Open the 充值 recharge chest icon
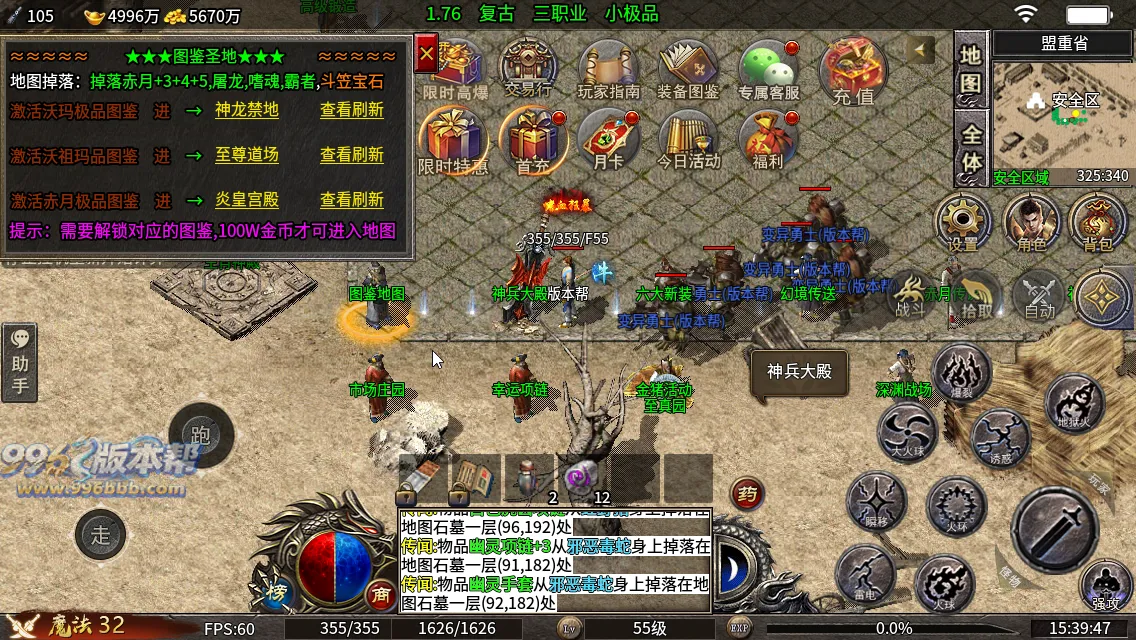The height and width of the screenshot is (640, 1136). click(852, 72)
